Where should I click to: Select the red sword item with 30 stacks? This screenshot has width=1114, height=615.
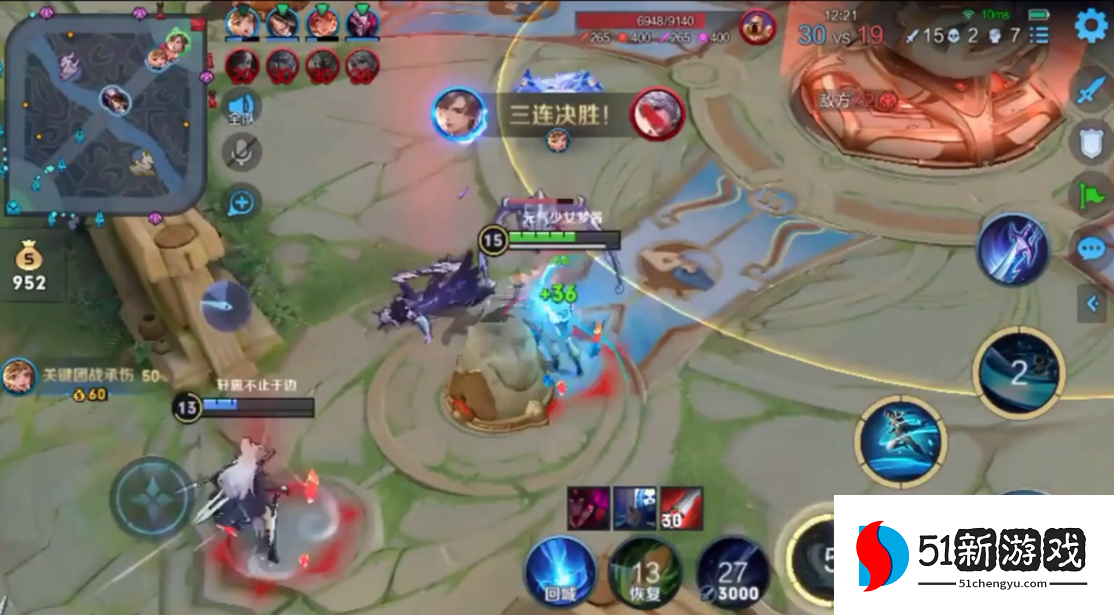681,507
